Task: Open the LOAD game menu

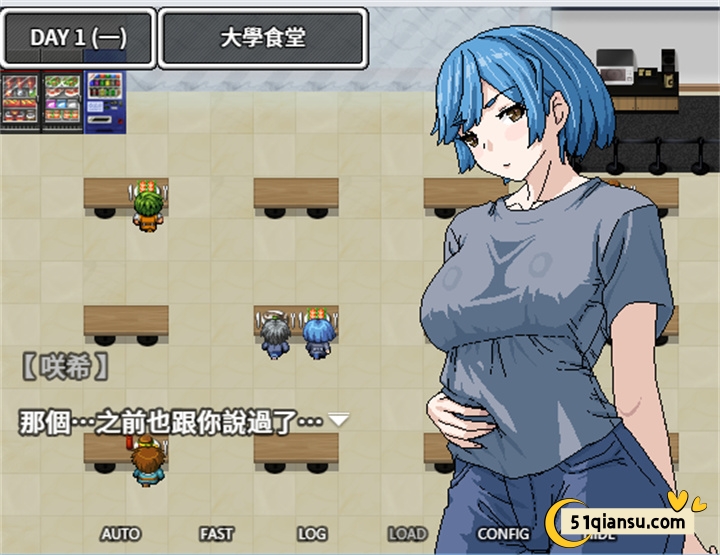Action: [x=407, y=534]
